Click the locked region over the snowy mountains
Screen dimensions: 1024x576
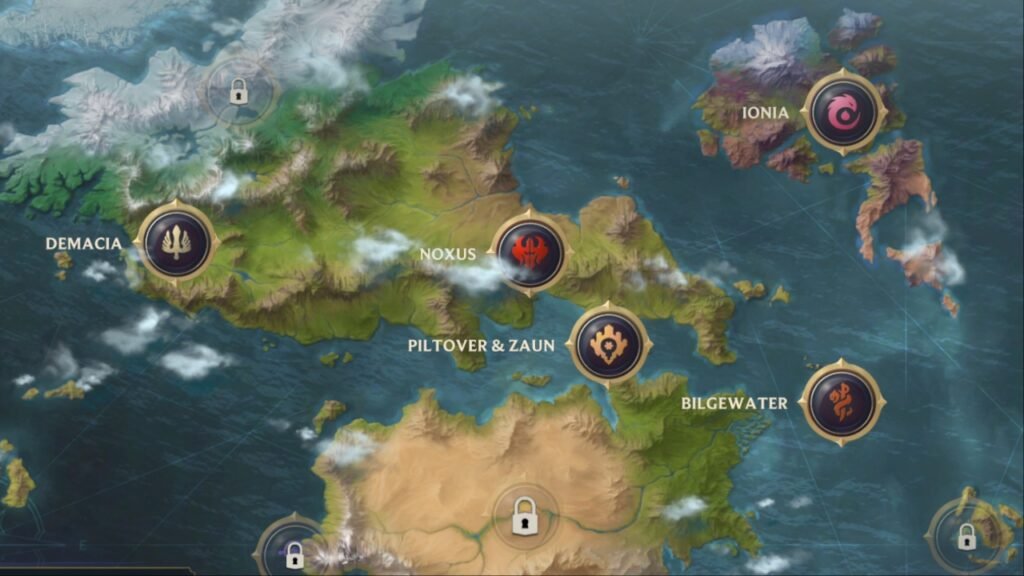pos(238,93)
